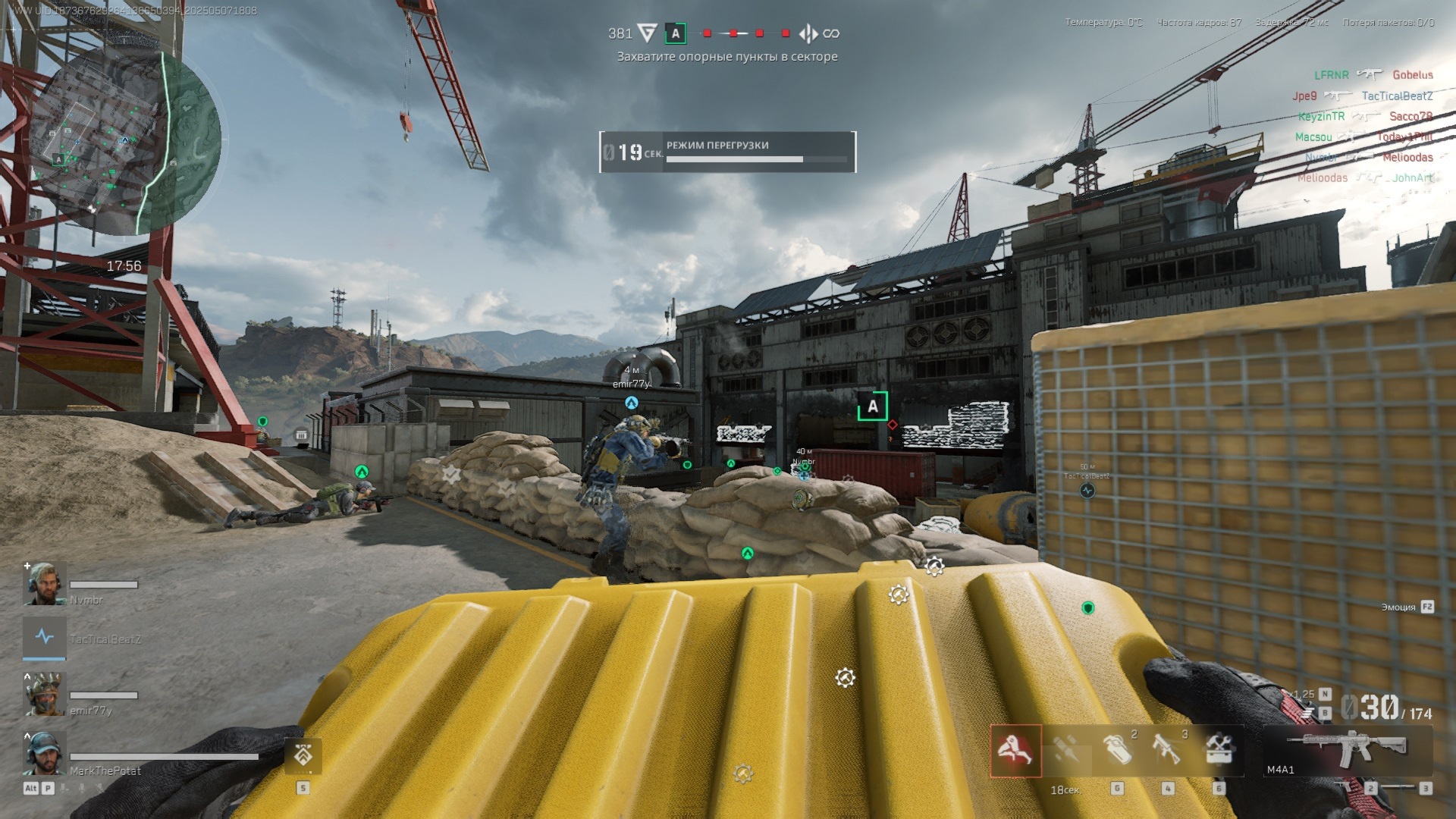
Task: Choose the smoke grenade slot
Action: click(x=1117, y=749)
